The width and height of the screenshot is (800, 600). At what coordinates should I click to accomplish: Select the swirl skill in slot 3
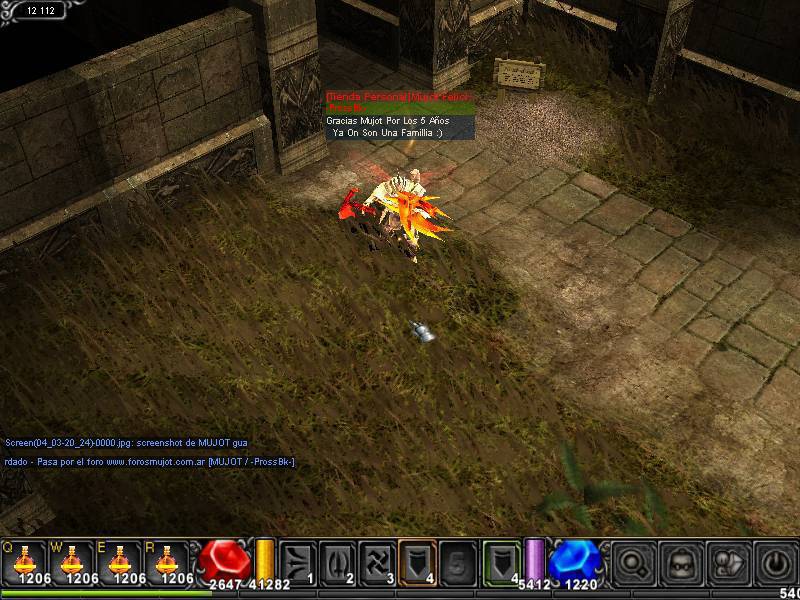(378, 561)
